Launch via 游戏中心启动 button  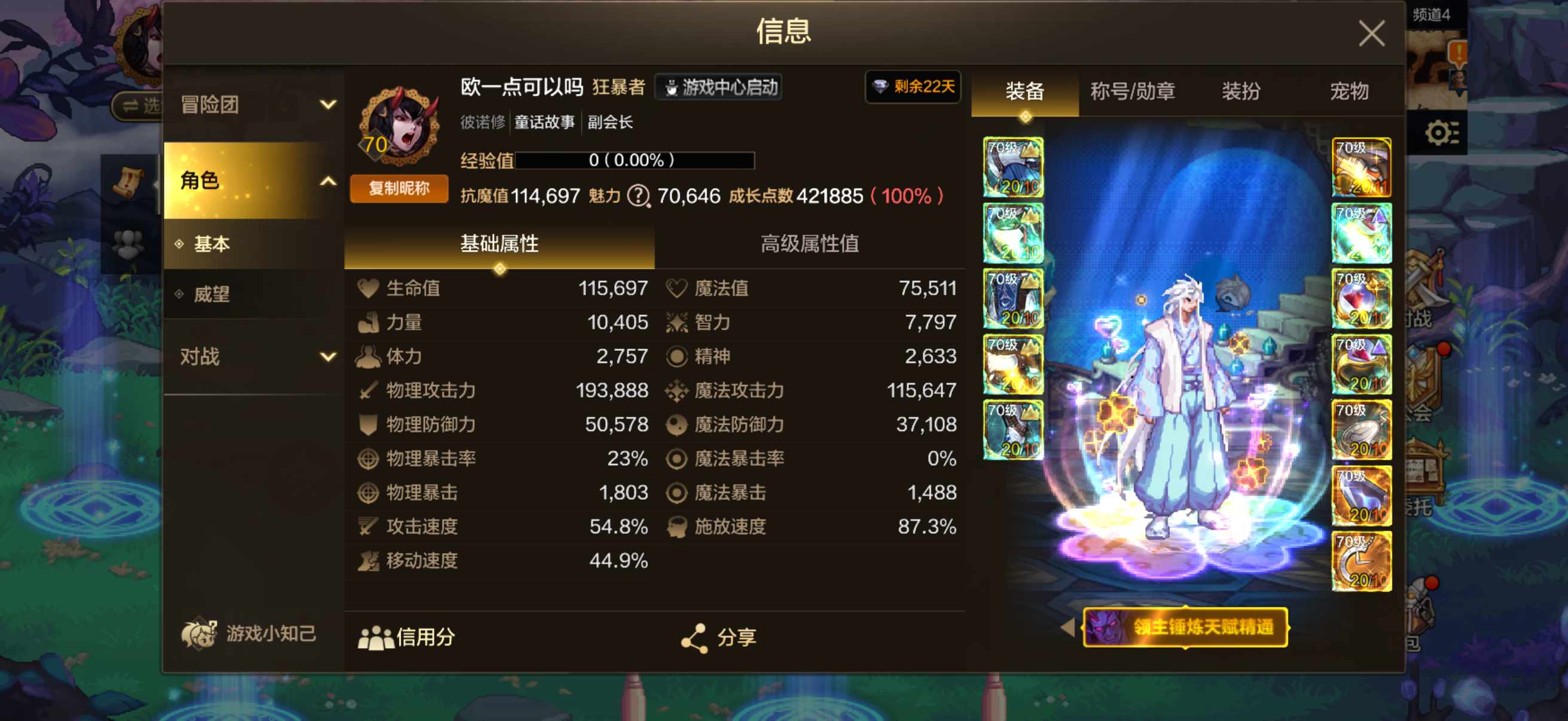718,87
